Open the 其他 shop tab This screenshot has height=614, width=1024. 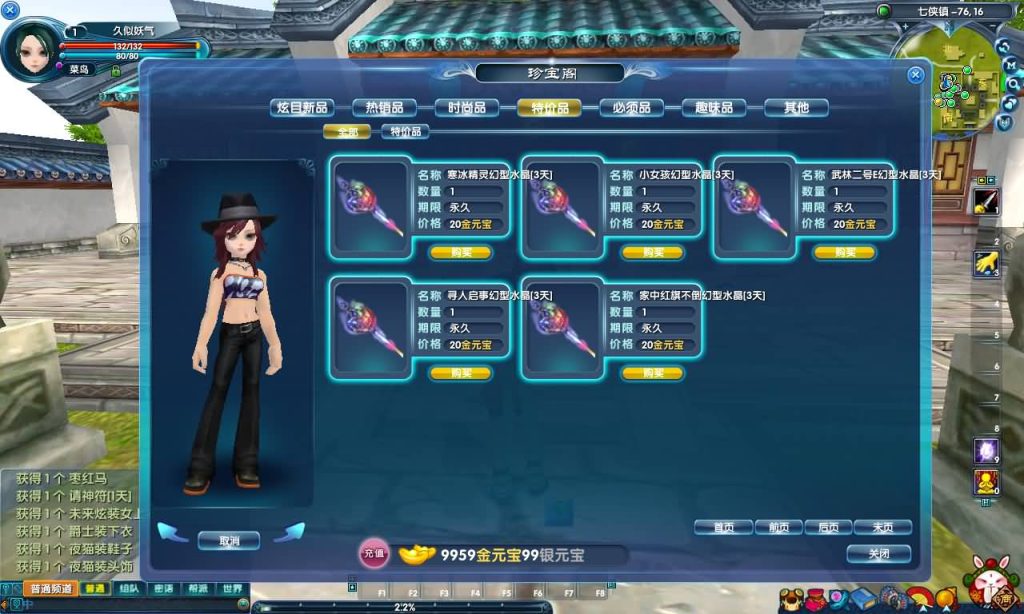[796, 108]
